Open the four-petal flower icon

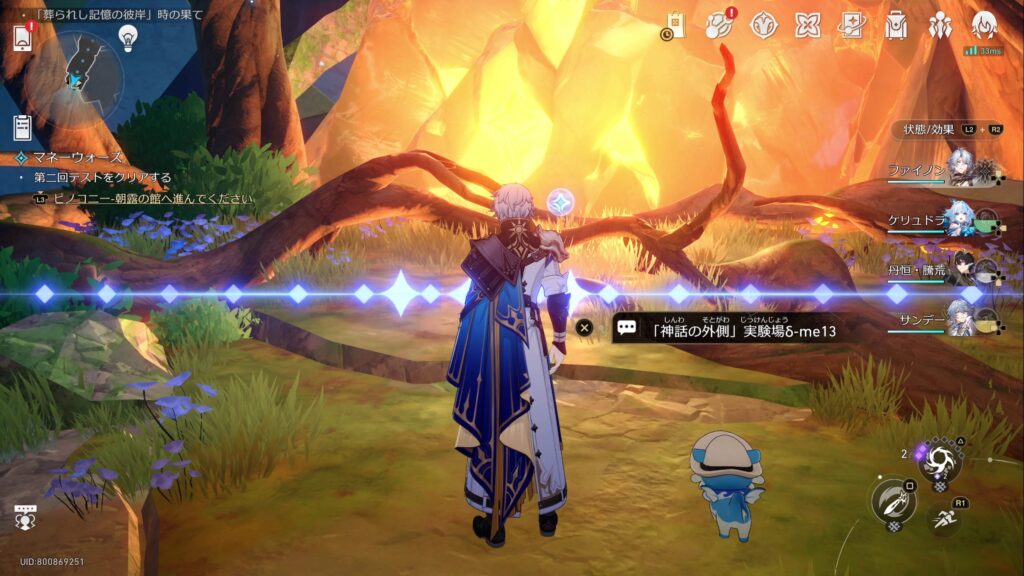(807, 25)
